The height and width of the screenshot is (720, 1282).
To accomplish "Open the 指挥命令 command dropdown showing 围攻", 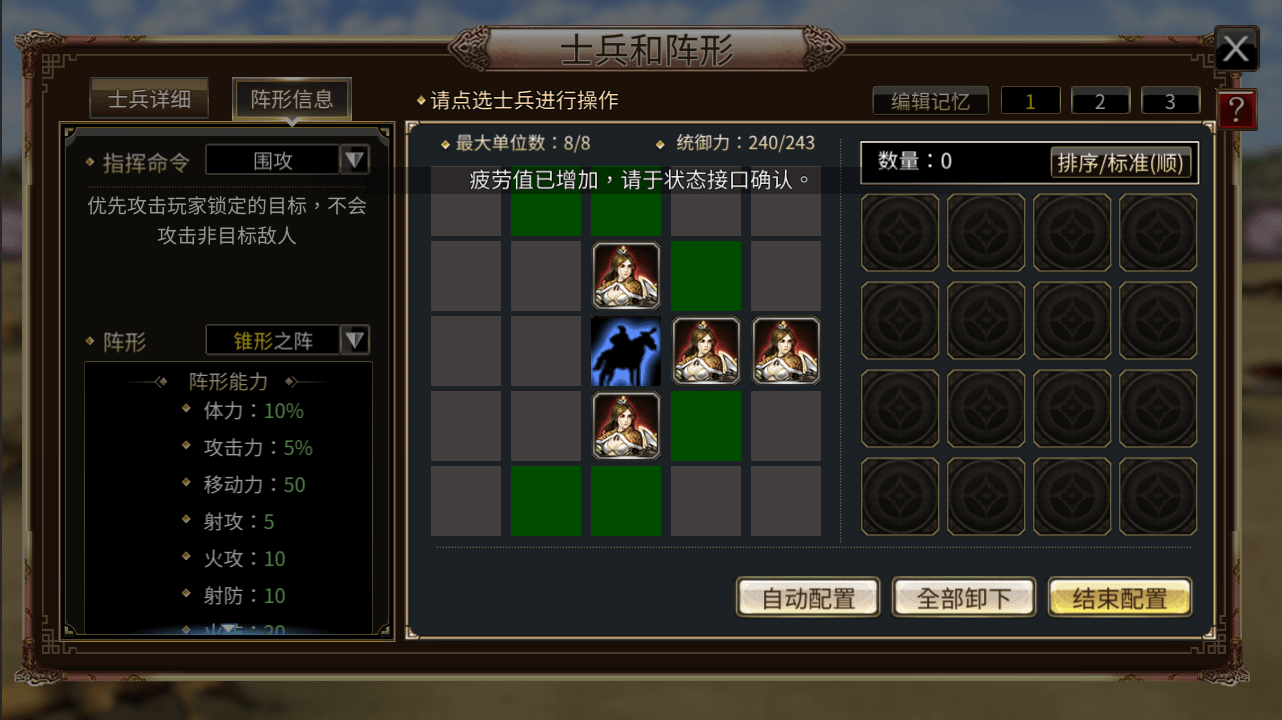I will click(287, 159).
